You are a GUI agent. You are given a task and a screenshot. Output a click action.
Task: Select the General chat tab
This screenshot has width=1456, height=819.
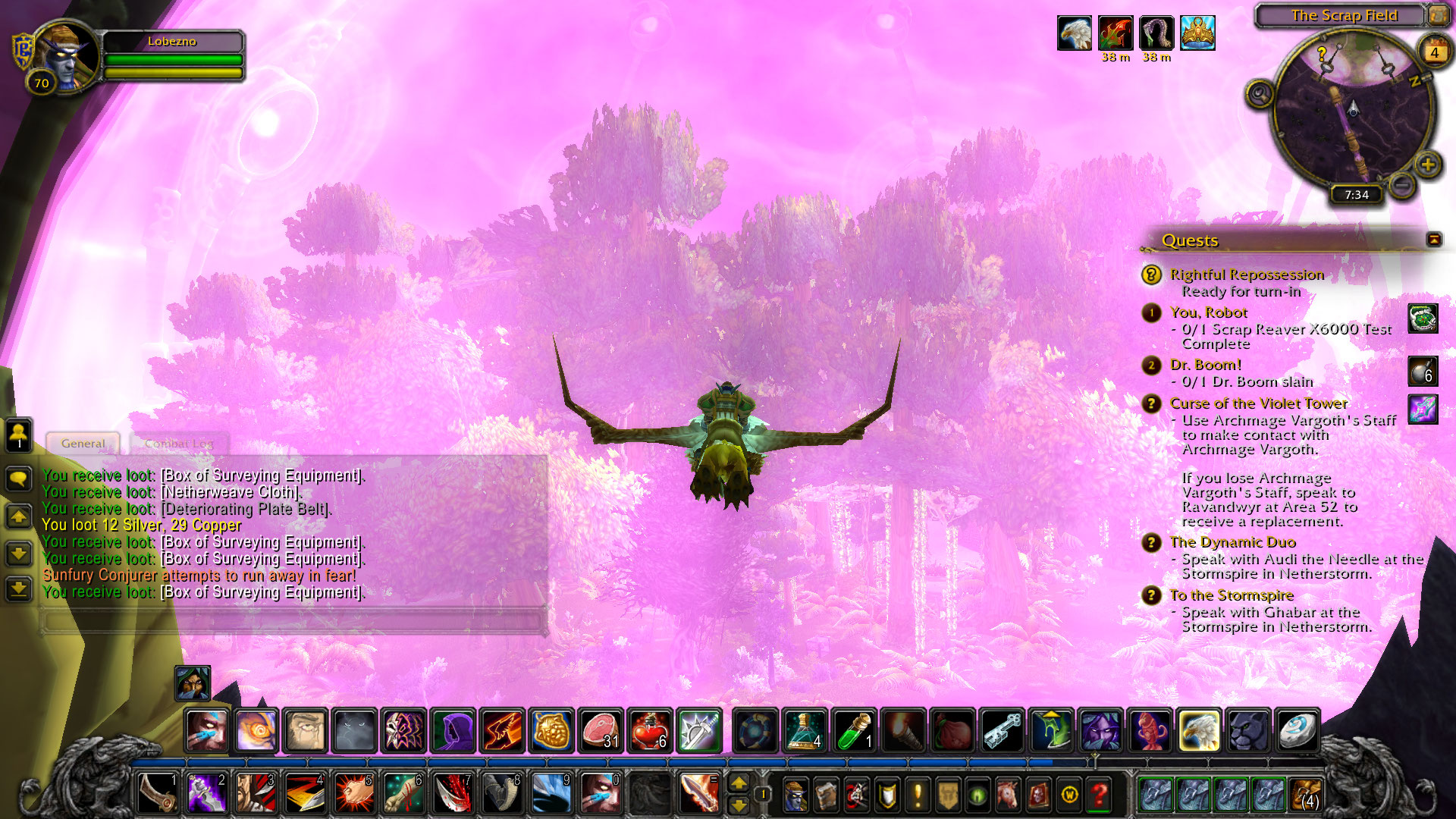(x=83, y=444)
